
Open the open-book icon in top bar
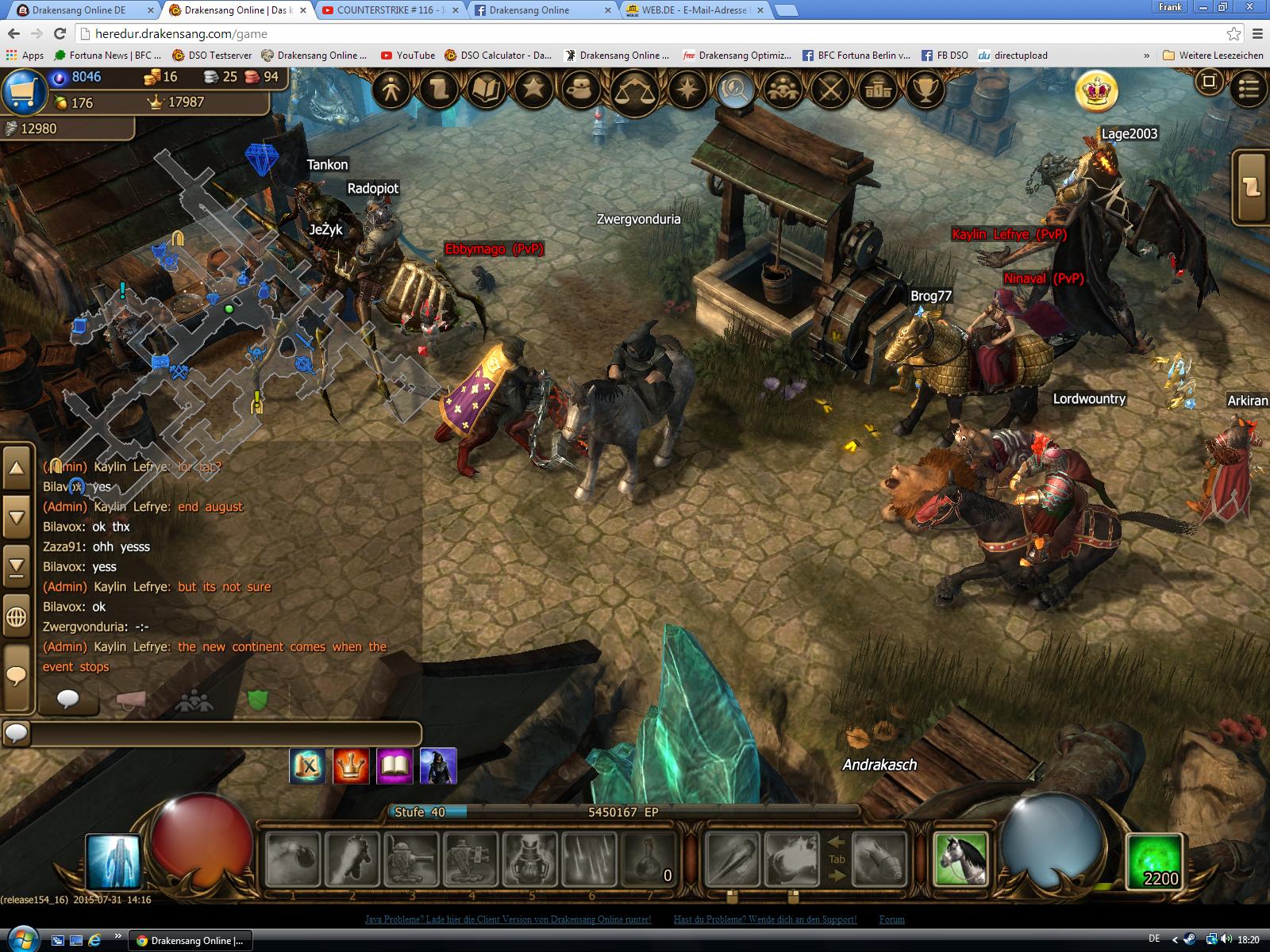(x=487, y=90)
